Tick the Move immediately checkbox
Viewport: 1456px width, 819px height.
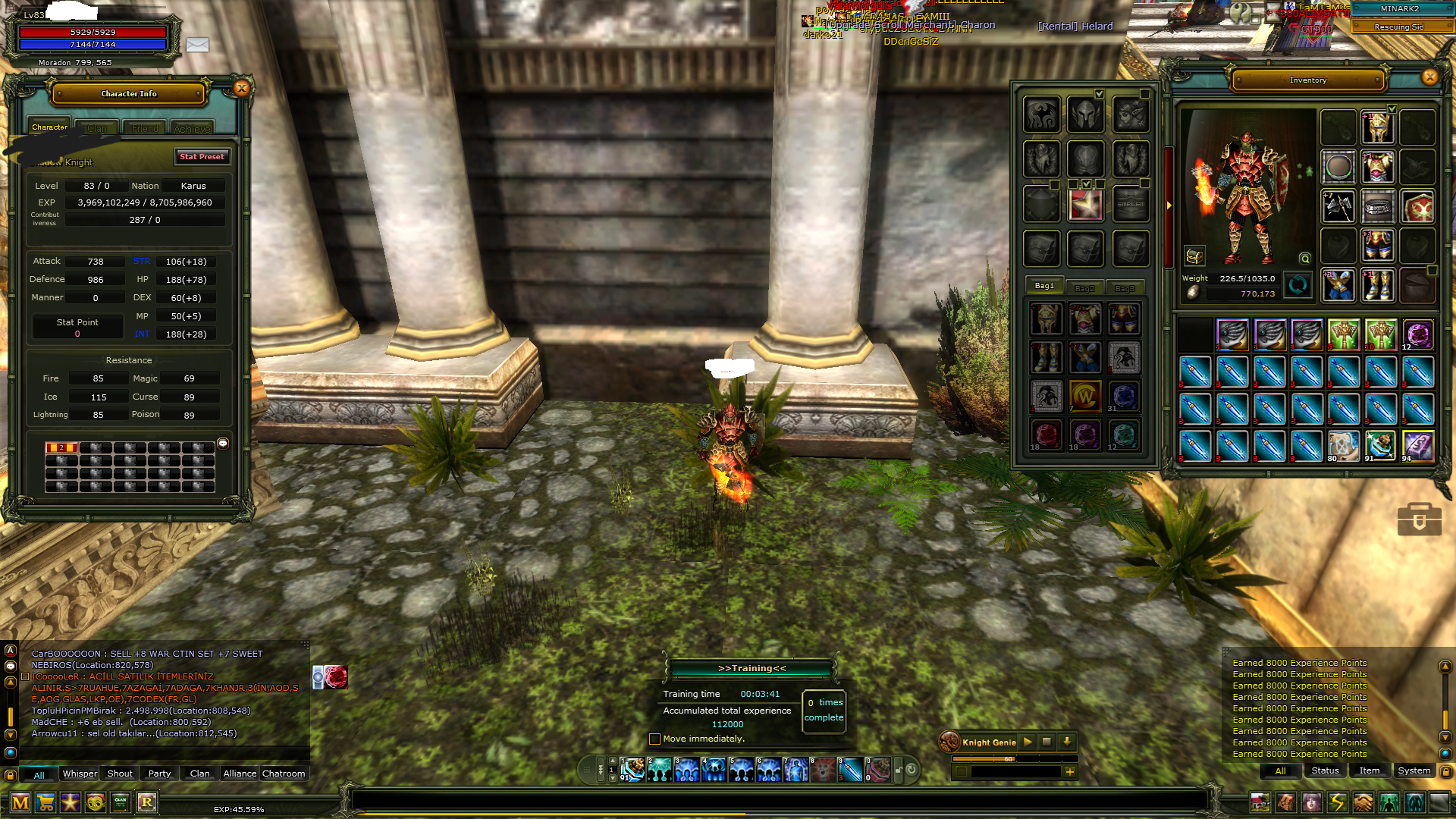tap(655, 739)
